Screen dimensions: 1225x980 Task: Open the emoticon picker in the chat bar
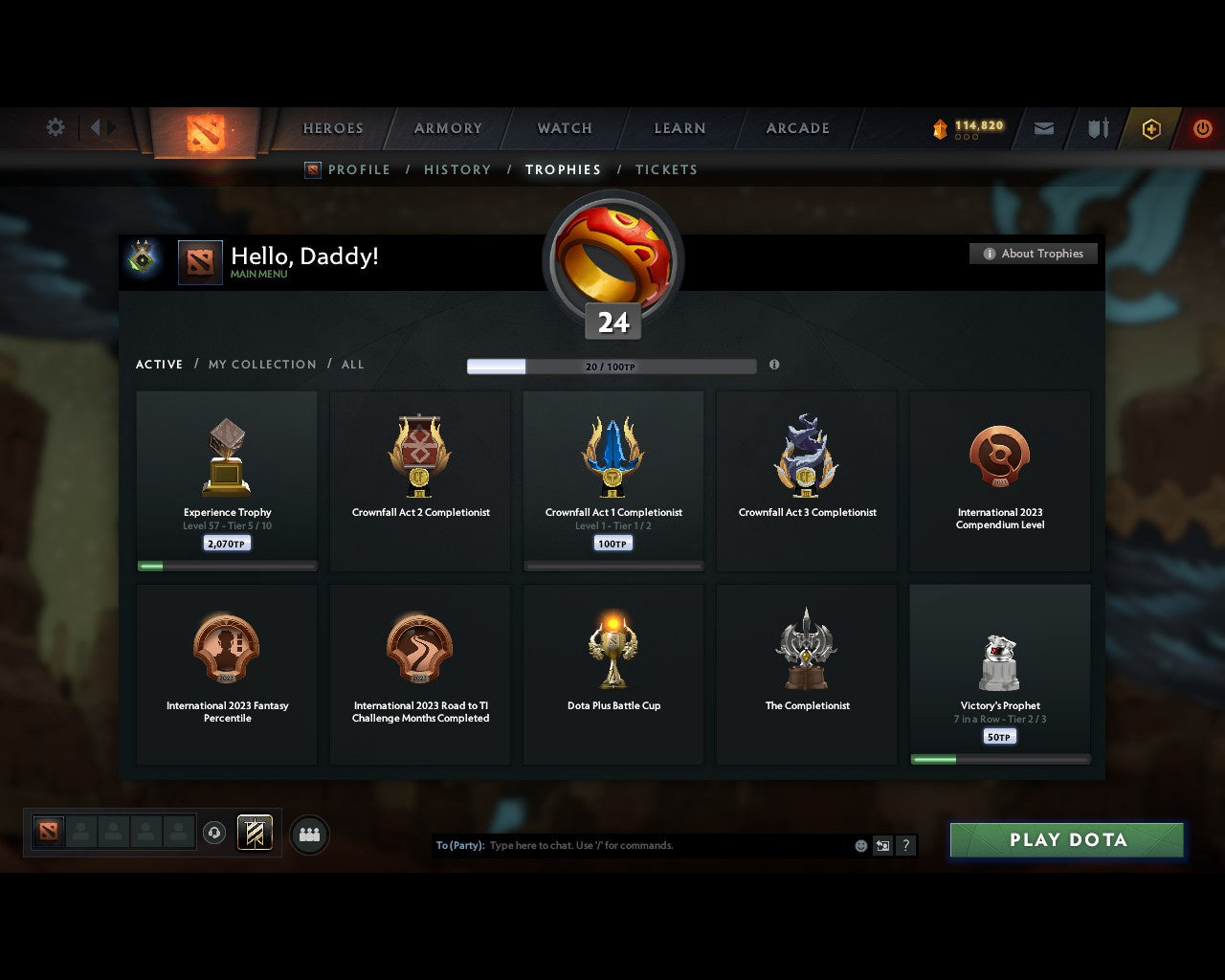[x=859, y=845]
